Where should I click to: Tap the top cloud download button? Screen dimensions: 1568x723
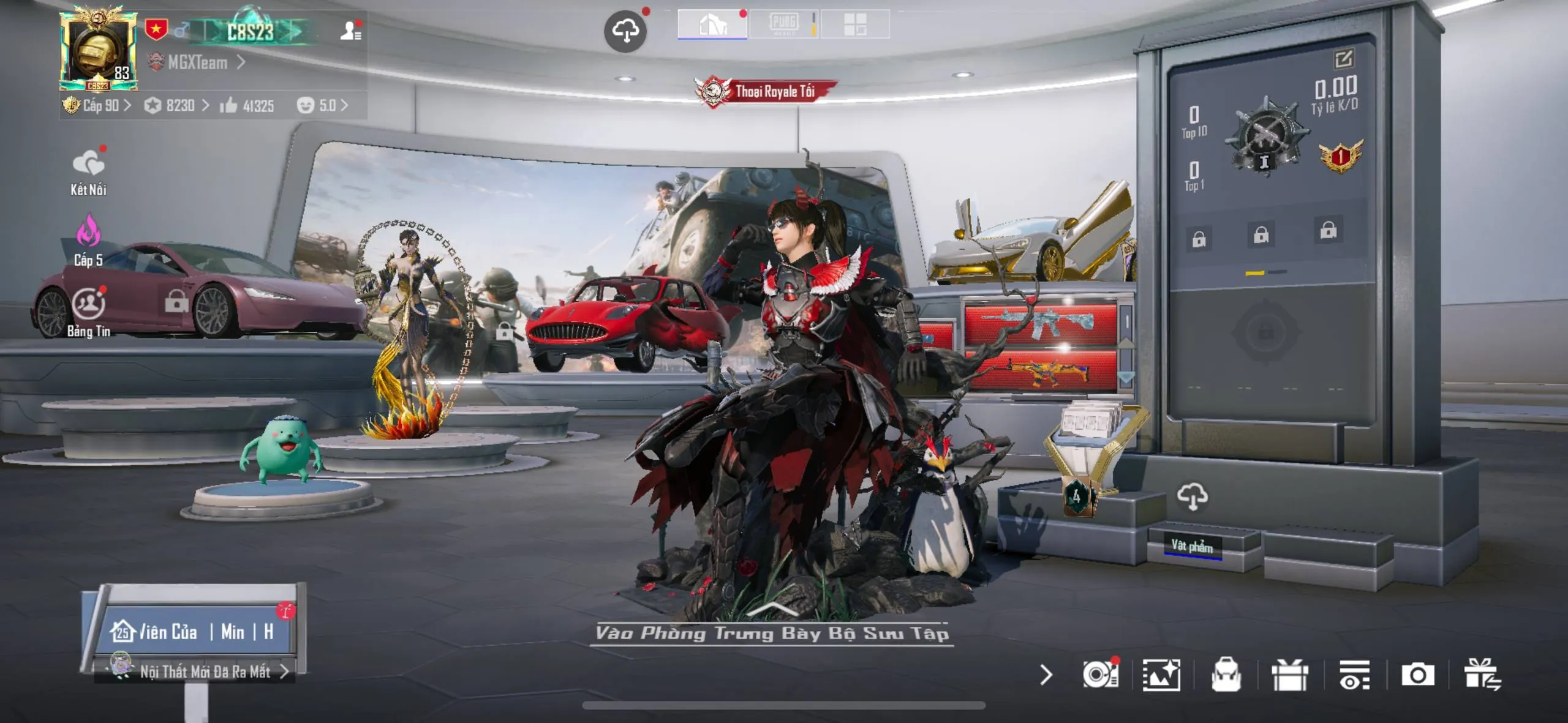(x=625, y=31)
